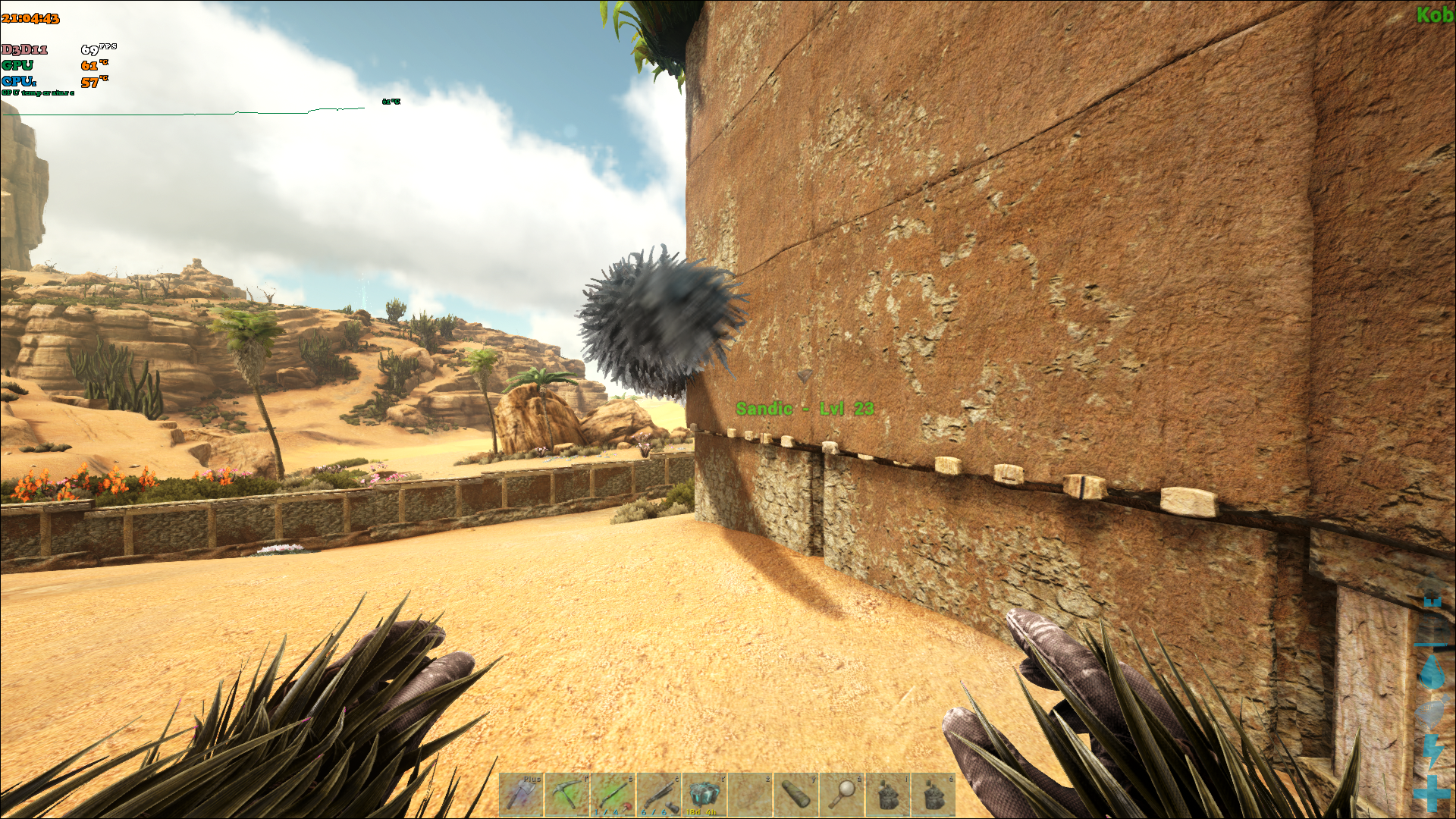Select the shotgun showing 6/6 ammo
Viewport: 1456px width, 819px height.
[658, 794]
